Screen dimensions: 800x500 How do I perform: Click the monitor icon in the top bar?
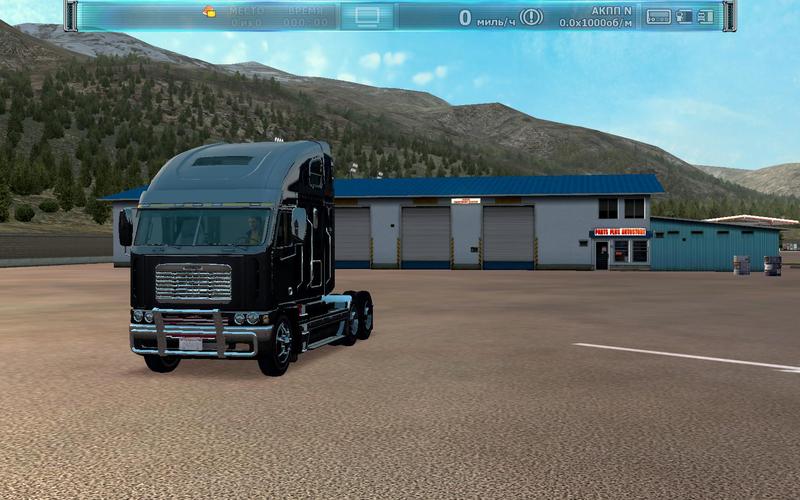[367, 16]
